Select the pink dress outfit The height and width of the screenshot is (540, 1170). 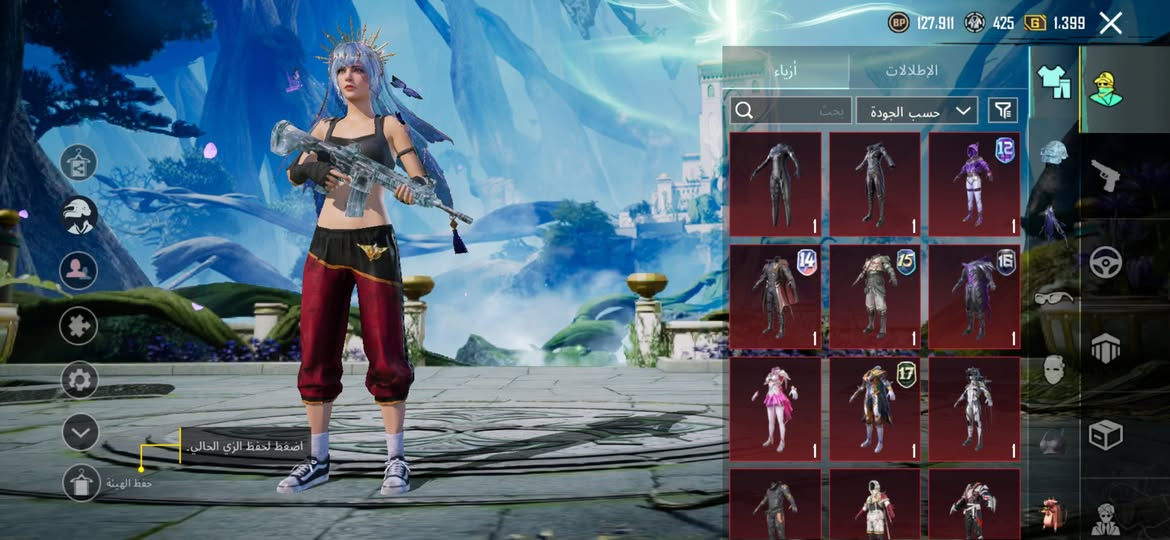tap(775, 409)
